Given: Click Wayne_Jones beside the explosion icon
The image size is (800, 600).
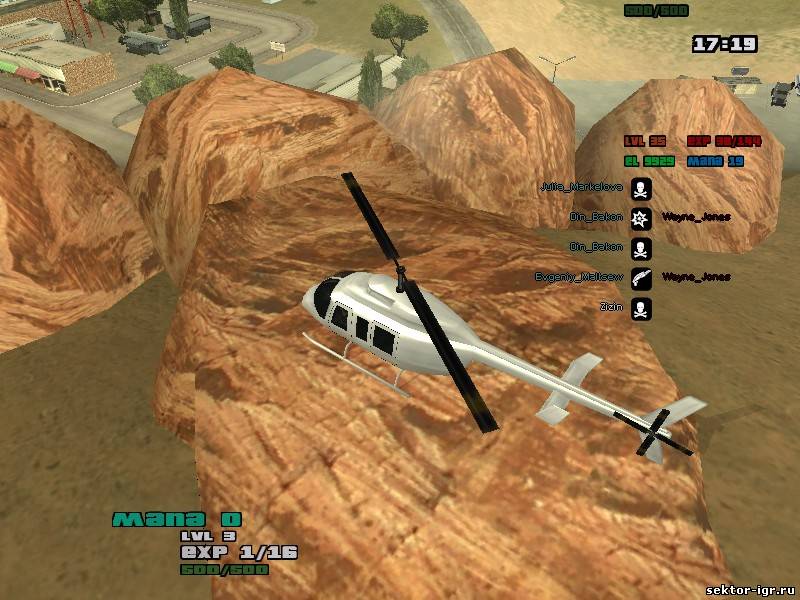Looking at the screenshot, I should click(x=696, y=217).
